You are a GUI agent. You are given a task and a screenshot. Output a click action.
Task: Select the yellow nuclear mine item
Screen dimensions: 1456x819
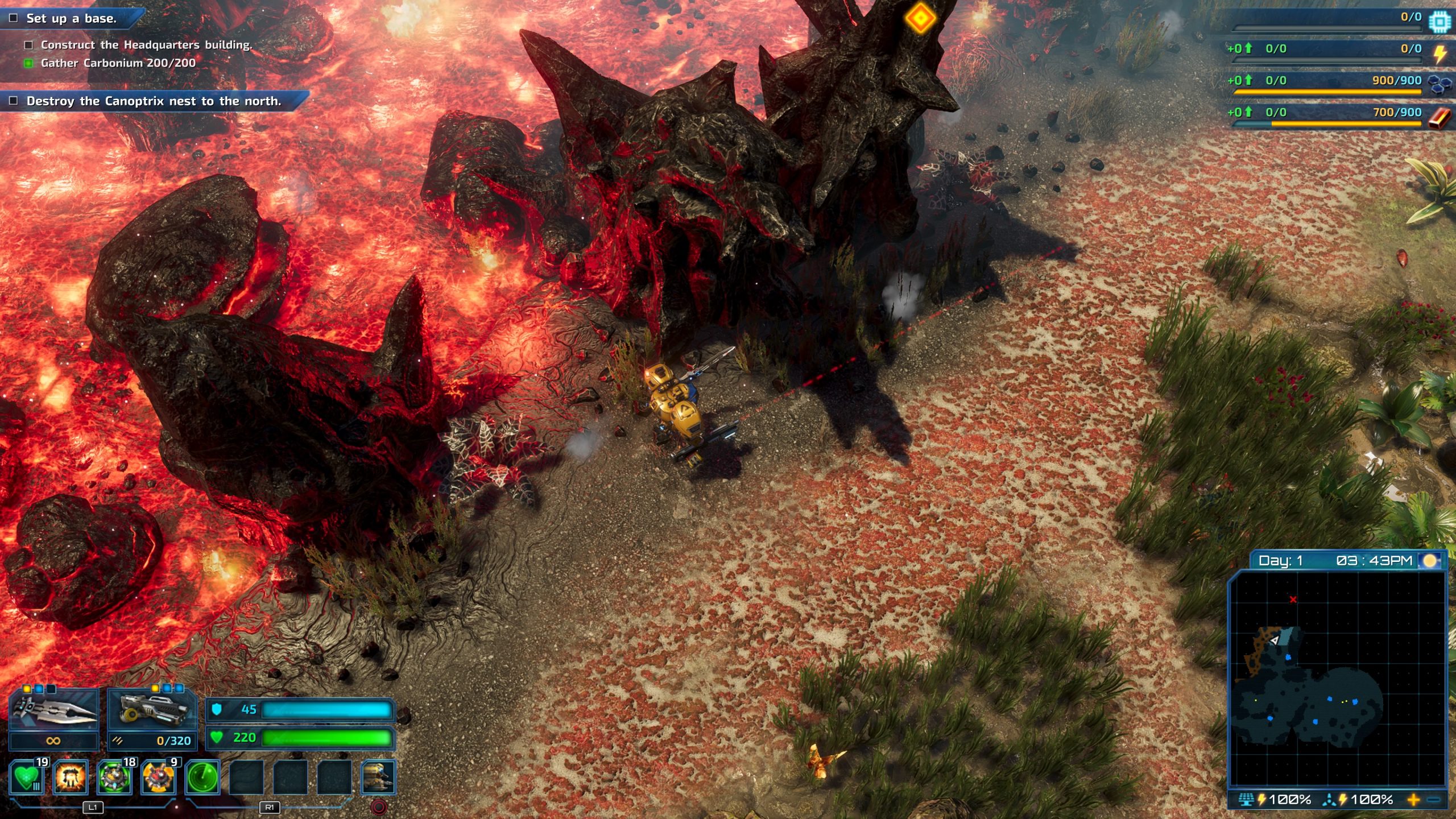click(158, 777)
